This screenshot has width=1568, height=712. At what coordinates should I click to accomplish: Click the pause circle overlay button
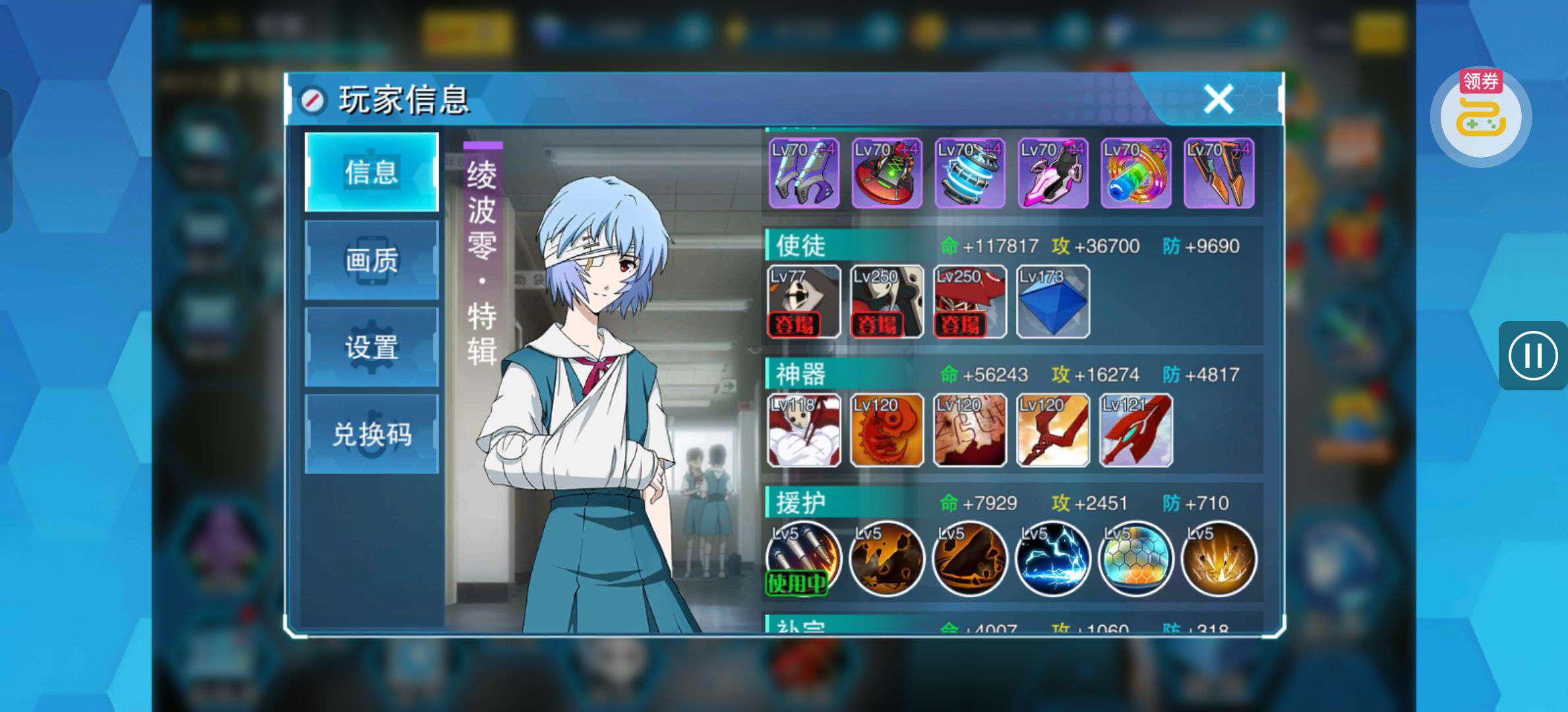tap(1532, 356)
